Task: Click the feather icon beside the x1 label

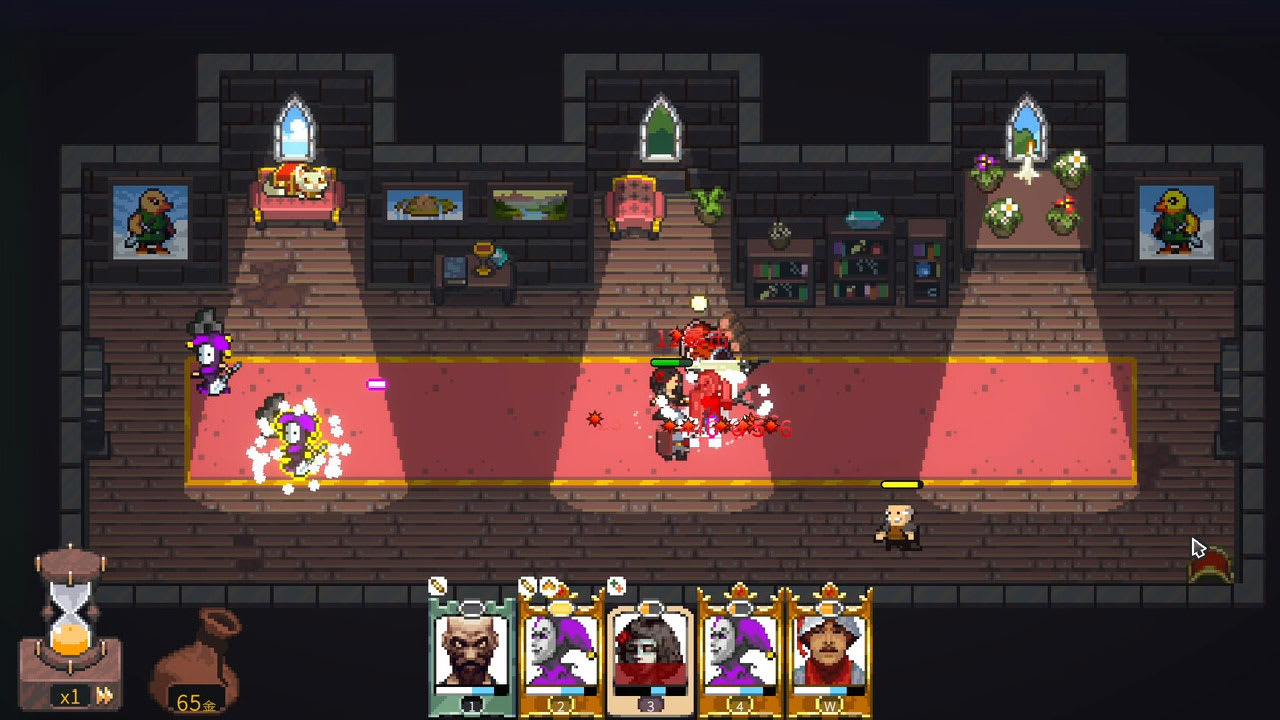Action: 104,696
